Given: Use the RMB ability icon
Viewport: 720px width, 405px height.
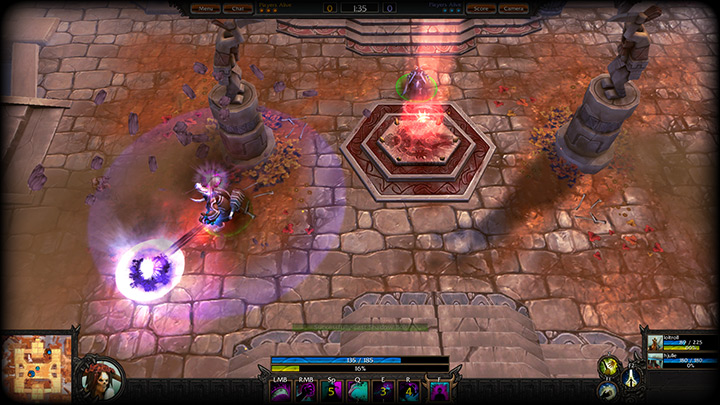Looking at the screenshot, I should (x=306, y=390).
